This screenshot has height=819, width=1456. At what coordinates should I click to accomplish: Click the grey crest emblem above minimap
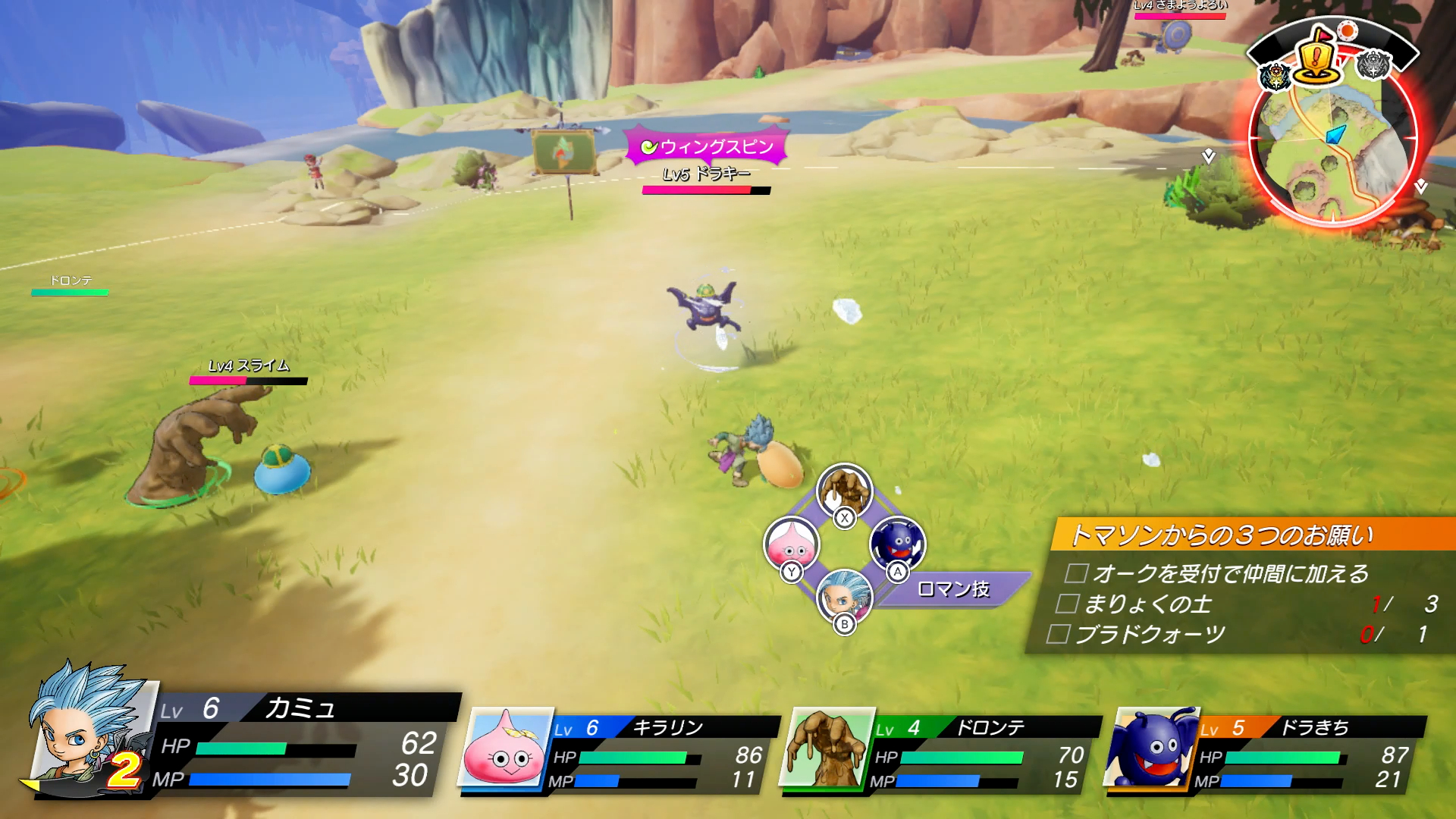tap(1373, 65)
